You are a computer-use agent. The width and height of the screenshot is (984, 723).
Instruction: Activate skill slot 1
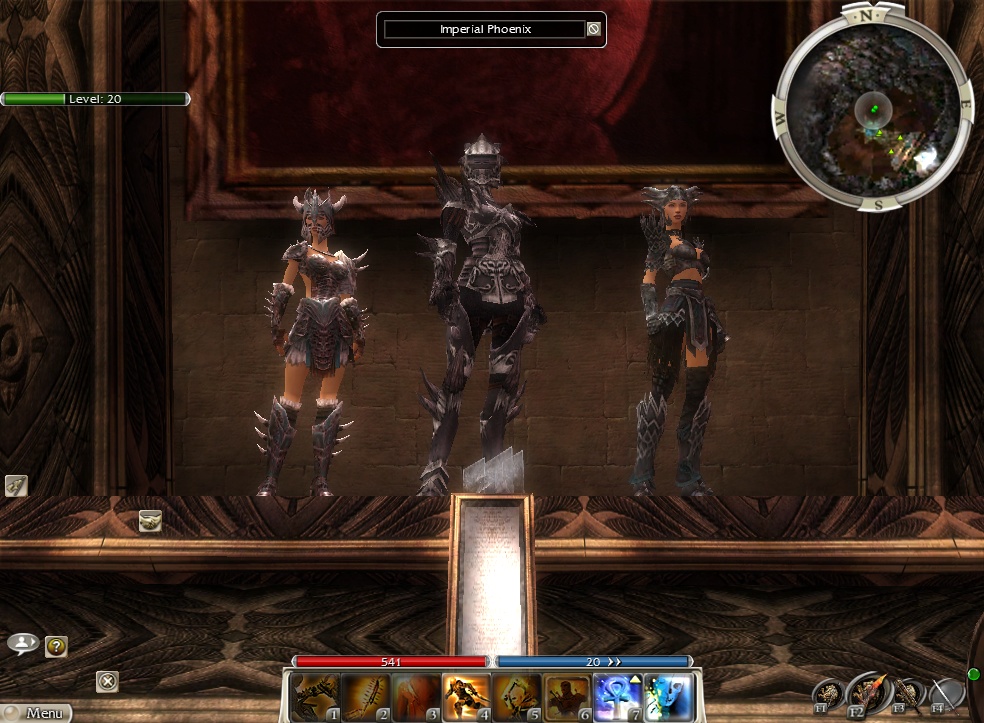pos(314,697)
